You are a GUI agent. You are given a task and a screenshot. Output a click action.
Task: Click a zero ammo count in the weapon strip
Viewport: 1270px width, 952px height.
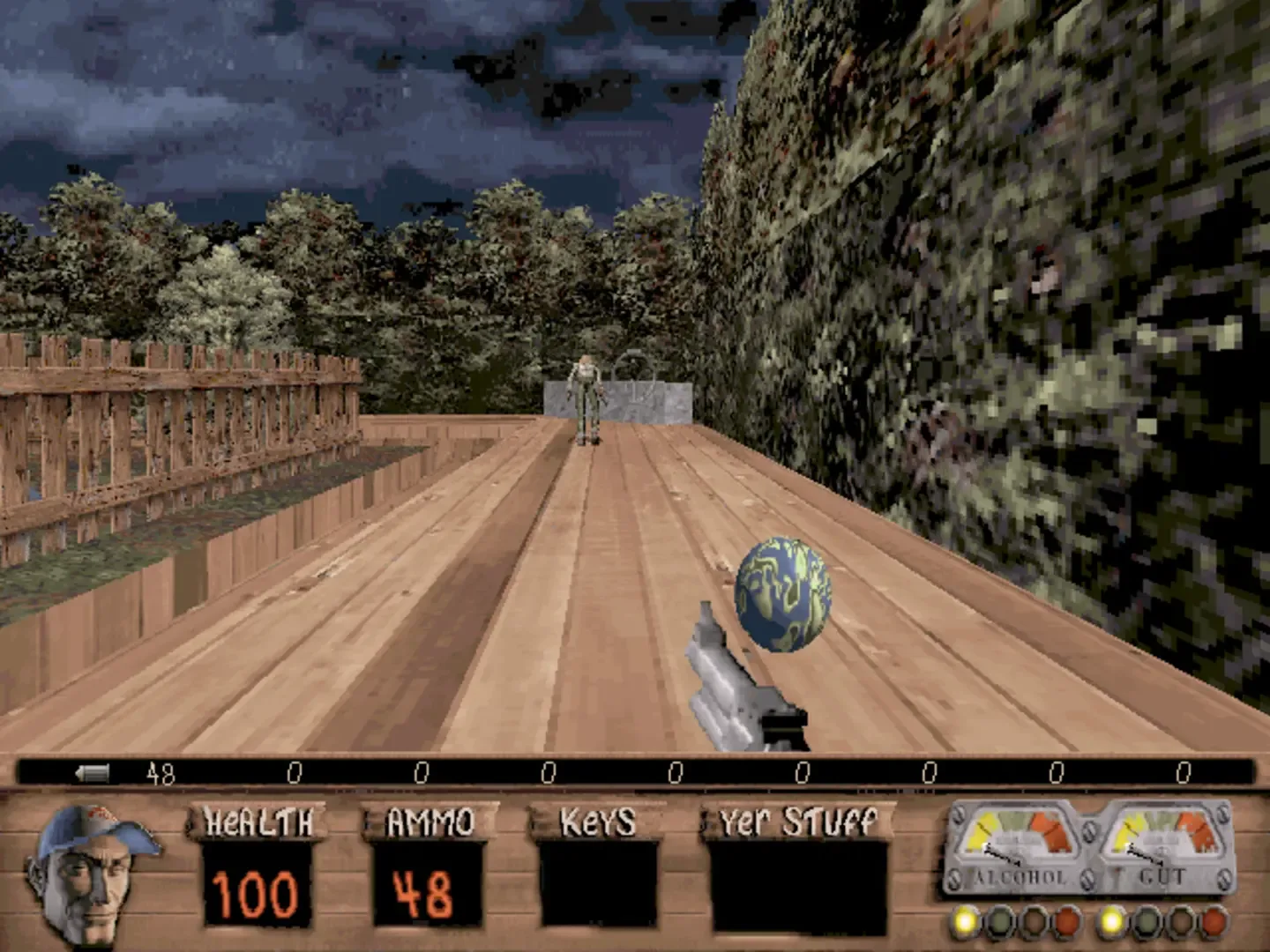(294, 774)
